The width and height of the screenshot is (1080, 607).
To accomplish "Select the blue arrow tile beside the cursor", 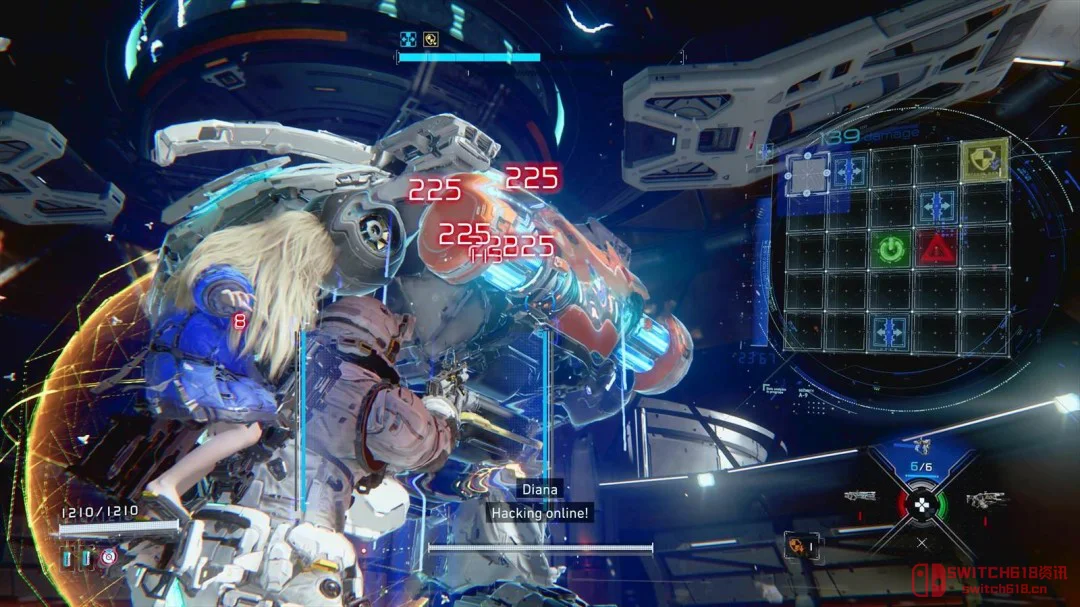I will [848, 170].
